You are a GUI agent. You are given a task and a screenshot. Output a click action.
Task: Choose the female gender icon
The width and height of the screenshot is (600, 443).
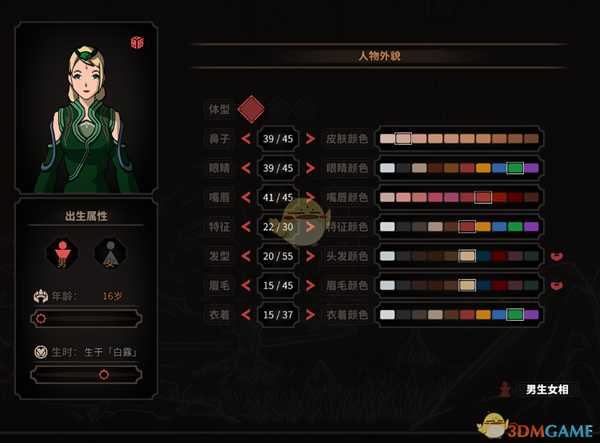(106, 252)
